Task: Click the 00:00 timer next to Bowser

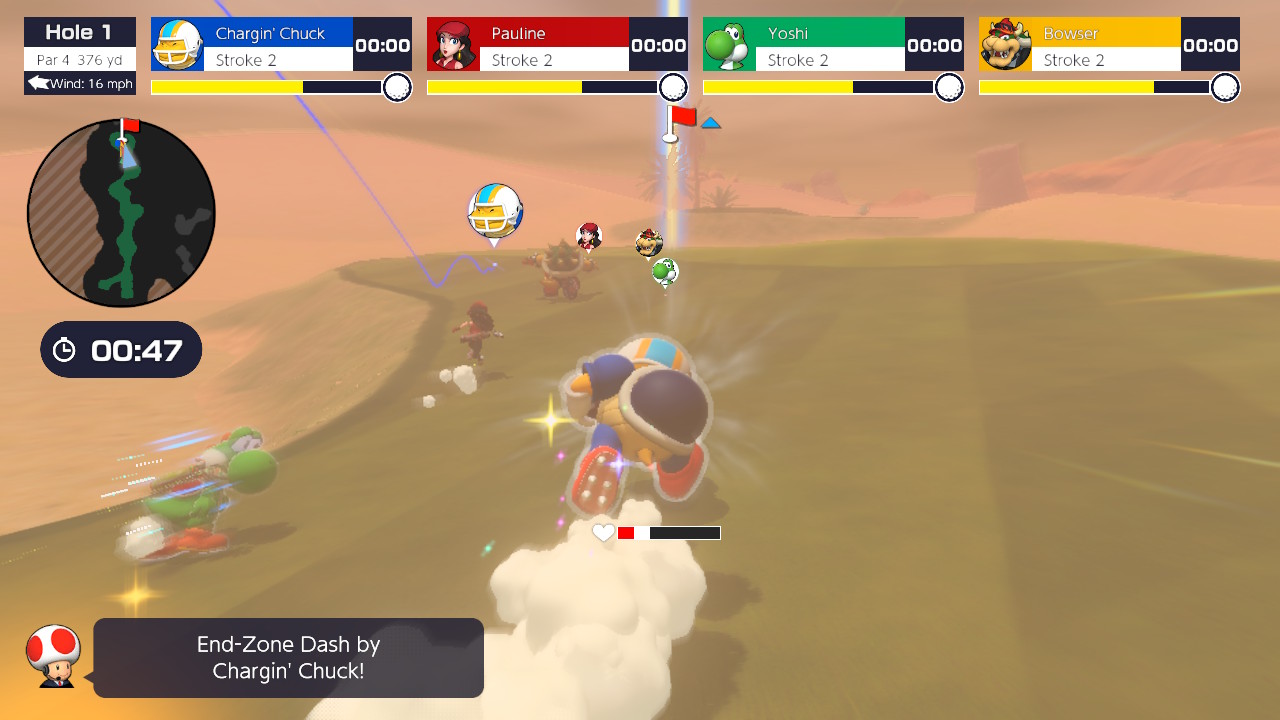Action: tap(1210, 44)
